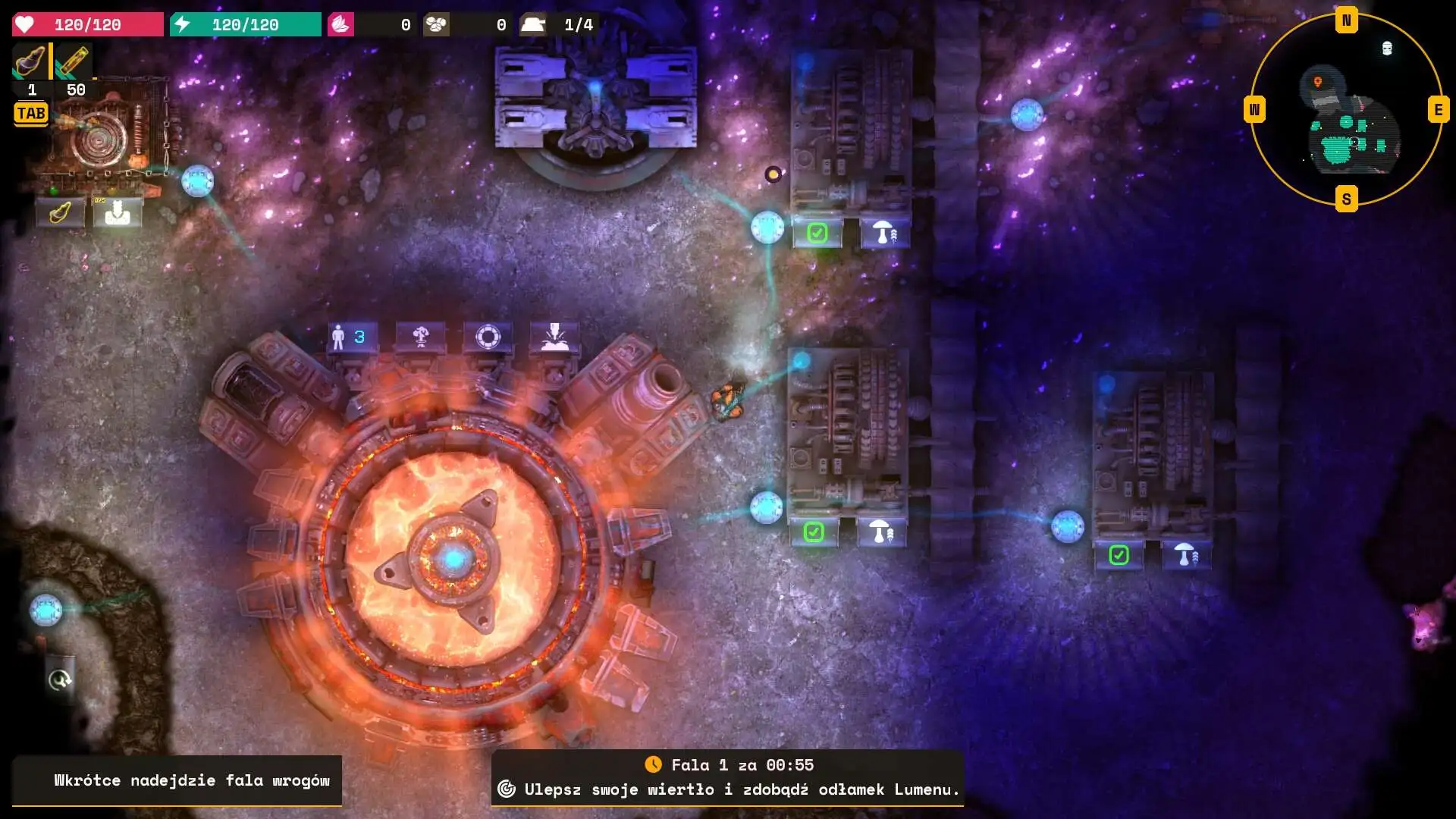
Task: Click the dome's ring-shaped icon panel
Action: pos(488,337)
